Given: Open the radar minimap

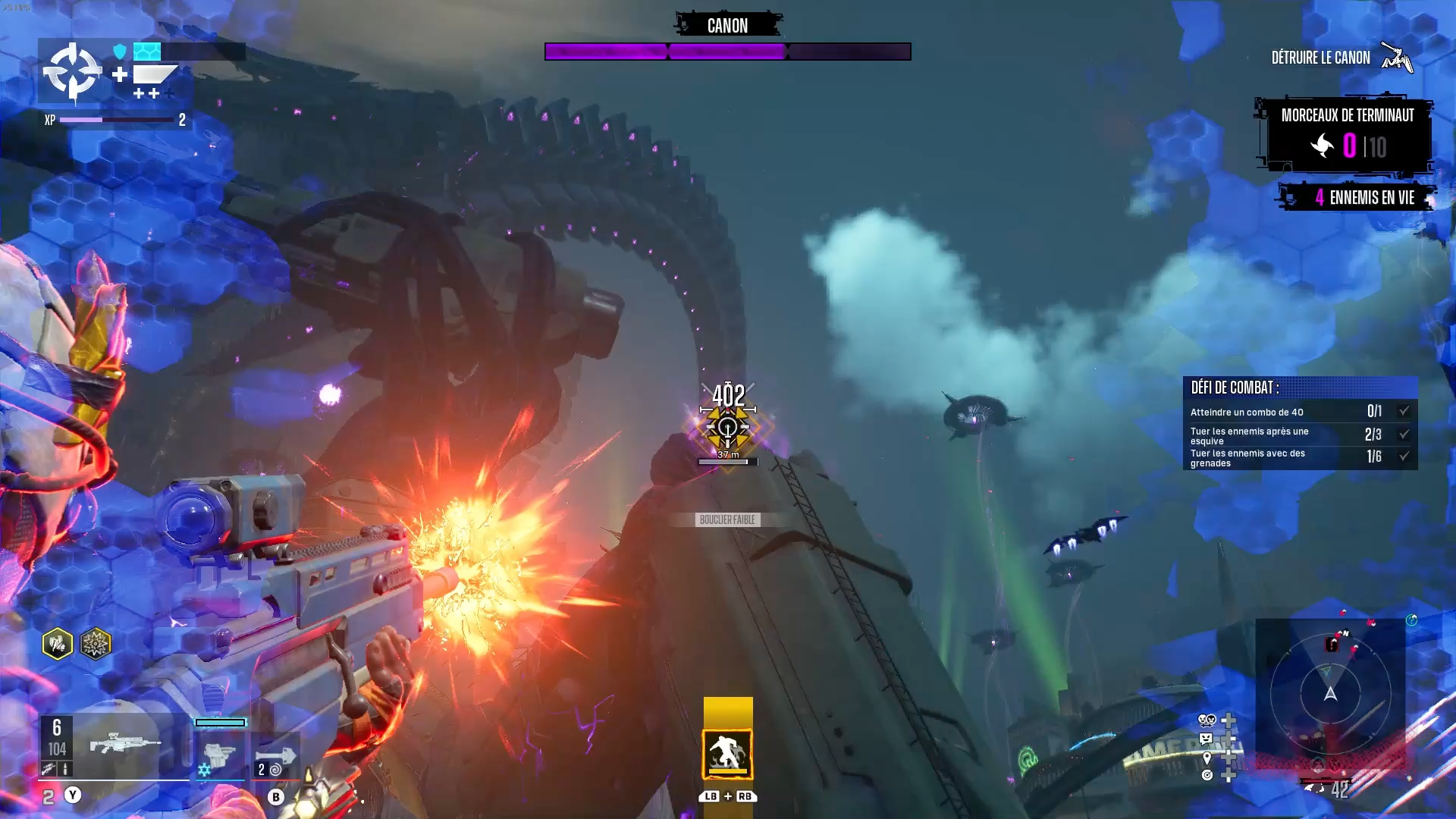Looking at the screenshot, I should (1330, 693).
